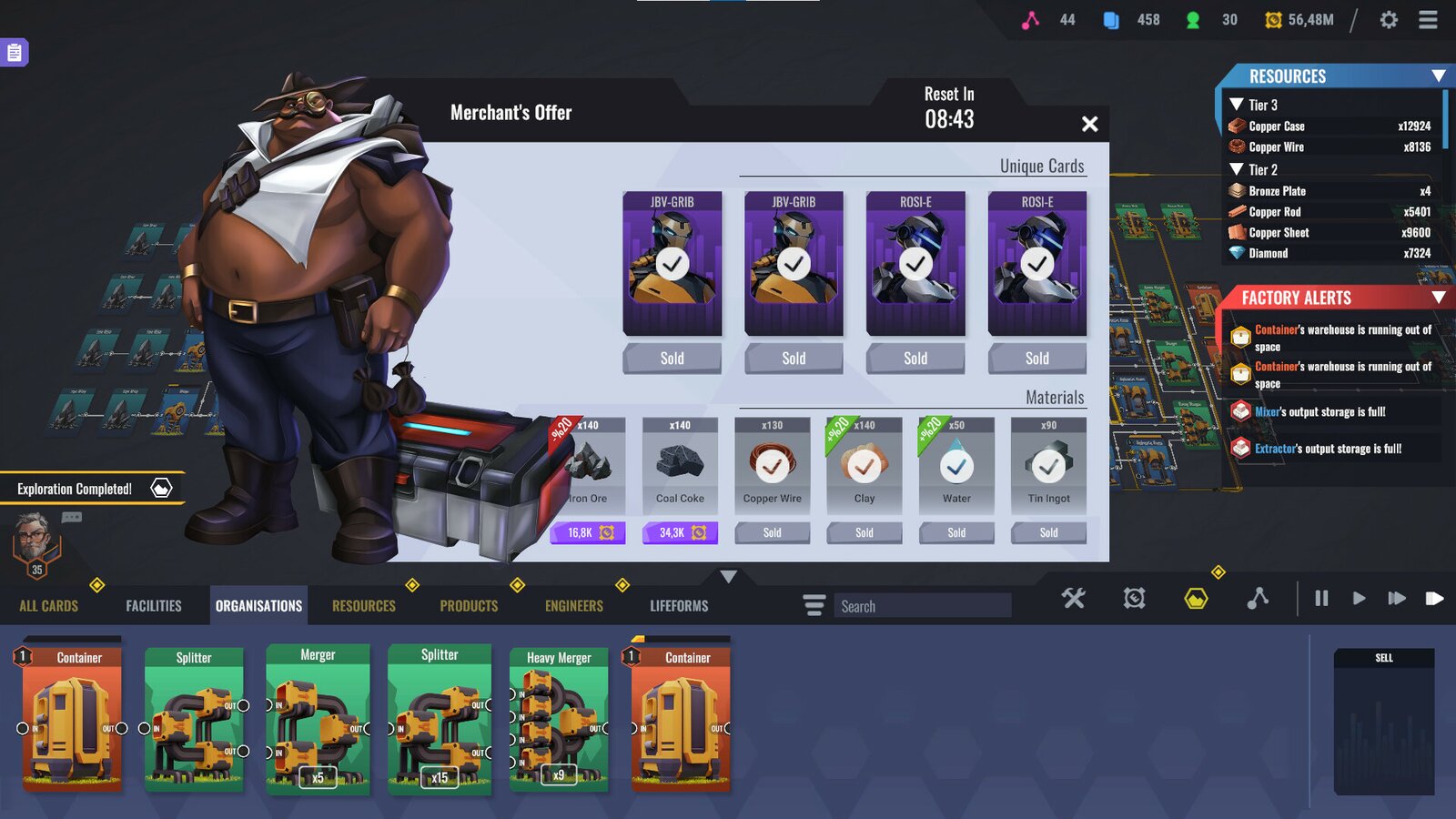Click the checkmark on the Copper Wire material card

click(773, 466)
